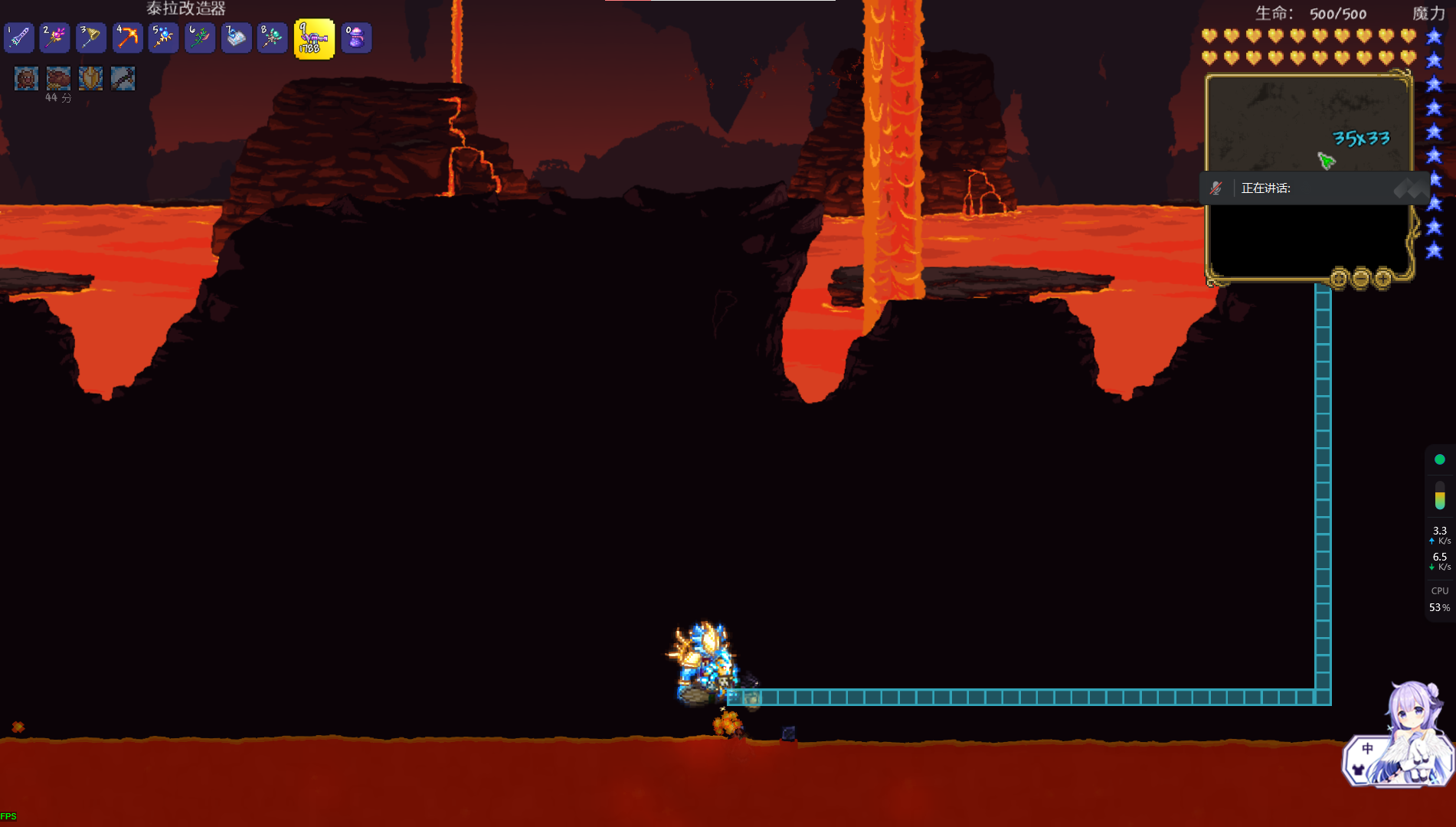Click the input method 中 indicator

[1367, 749]
